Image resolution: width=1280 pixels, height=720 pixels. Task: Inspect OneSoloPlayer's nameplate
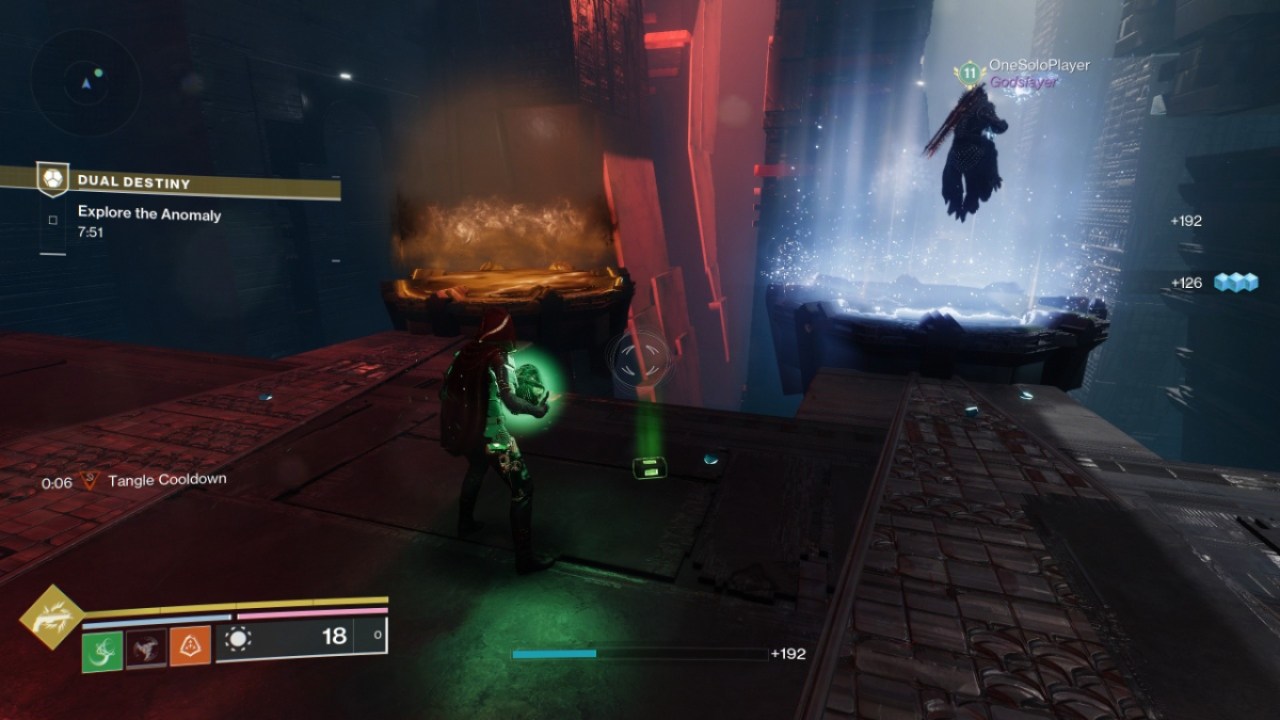(1038, 65)
